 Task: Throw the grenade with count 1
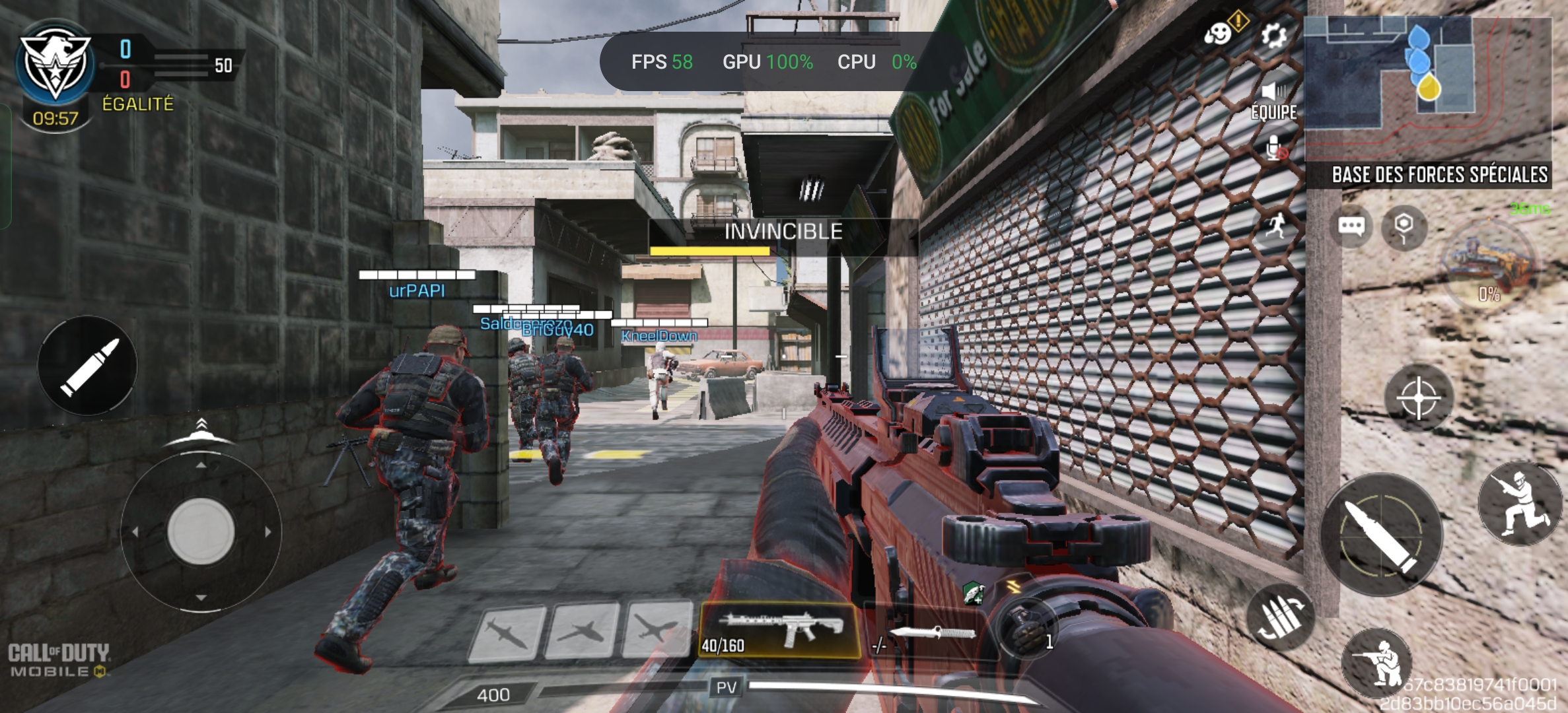[1026, 629]
